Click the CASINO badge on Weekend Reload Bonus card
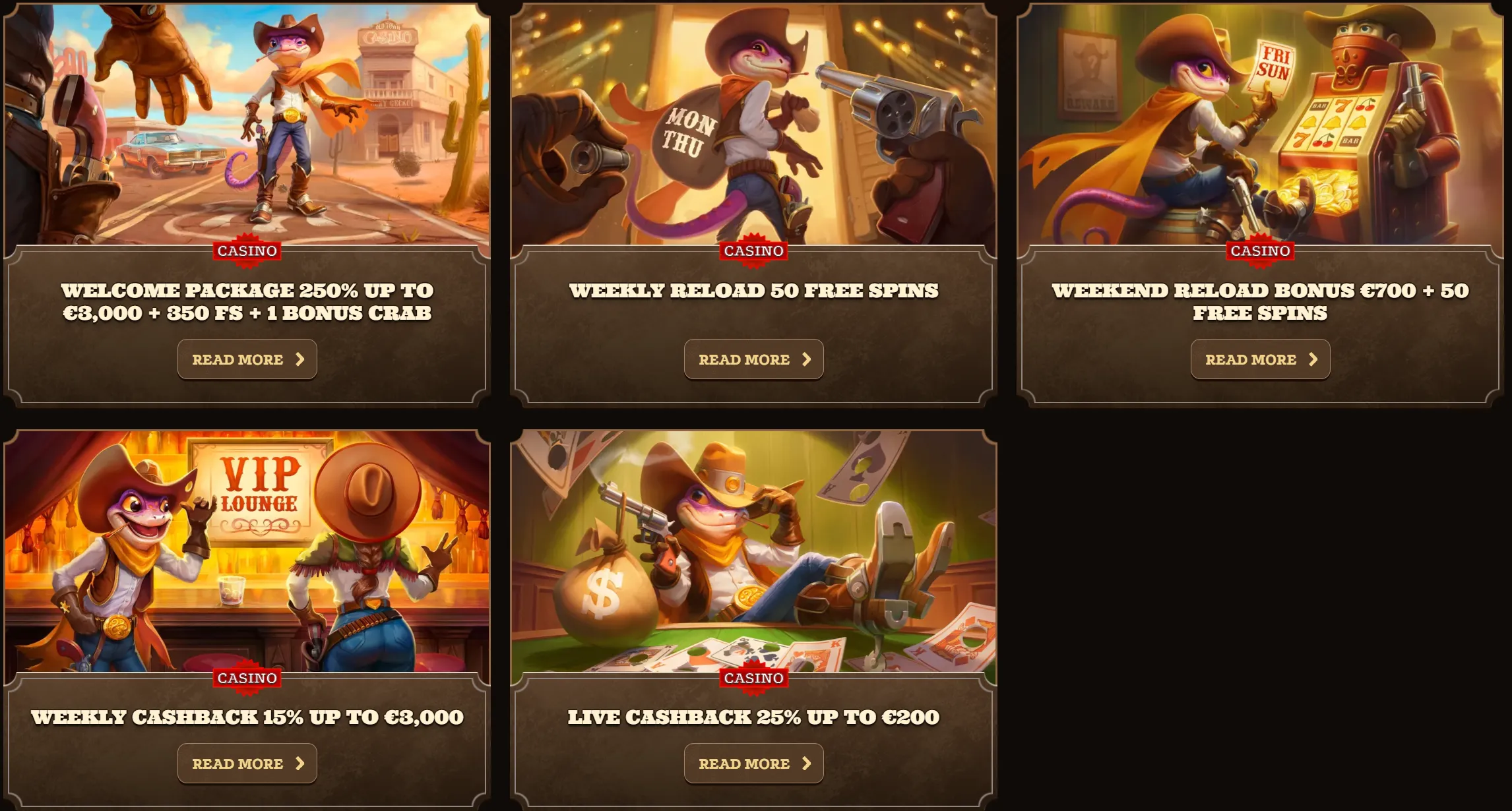Screen dimensions: 1512x811 [x=1259, y=251]
